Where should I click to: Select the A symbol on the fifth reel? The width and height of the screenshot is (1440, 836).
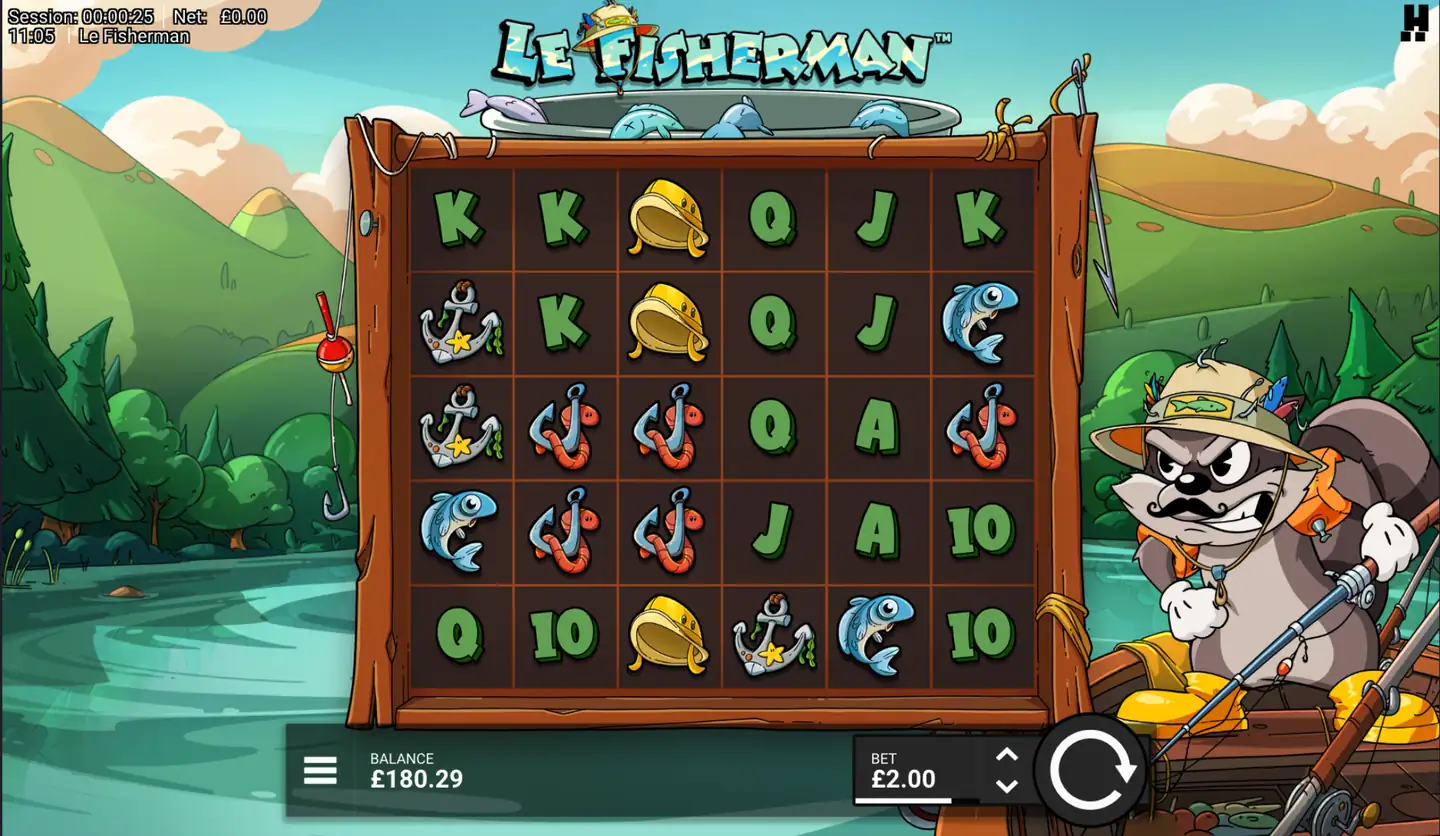pyautogui.click(x=877, y=427)
